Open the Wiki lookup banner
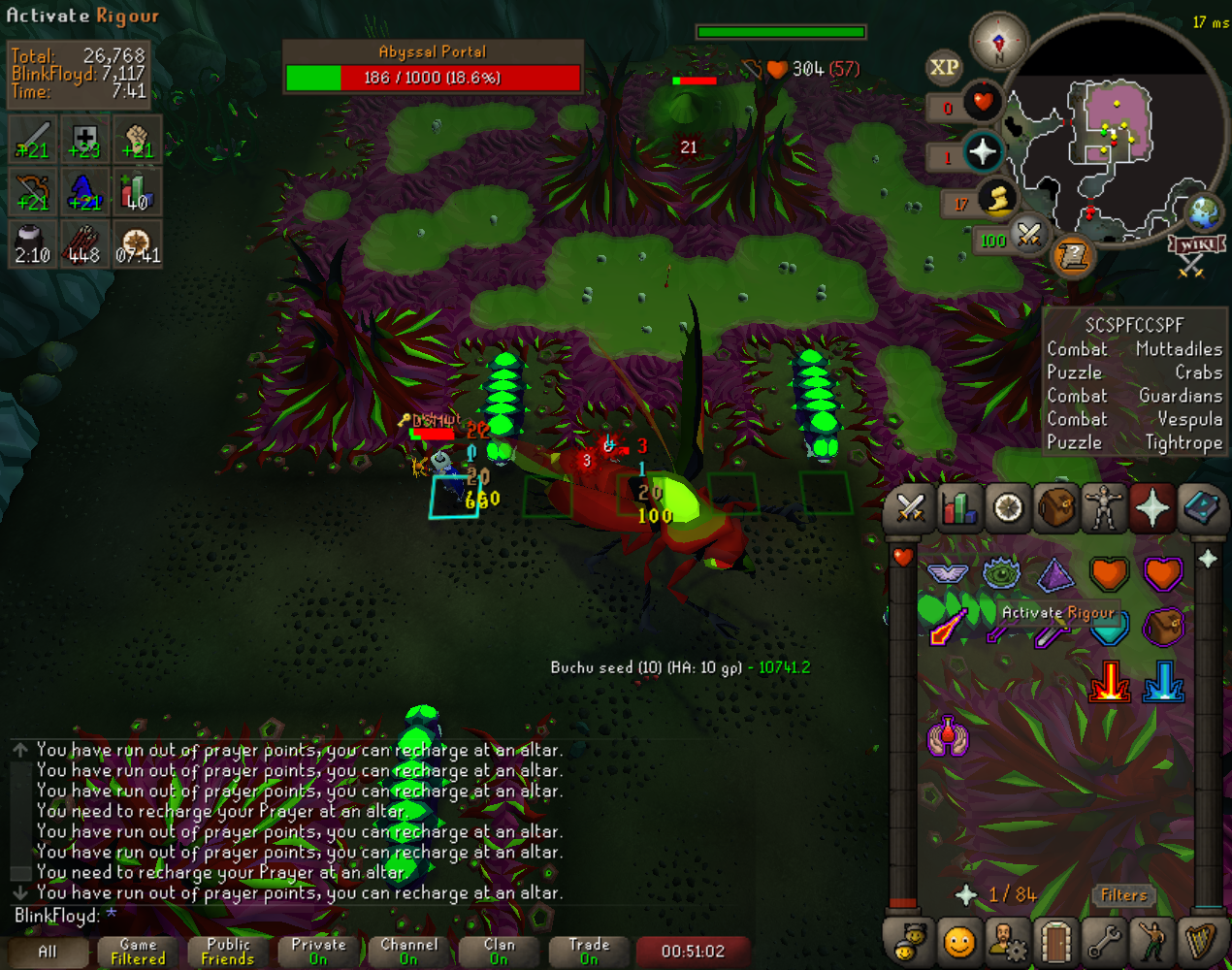Image resolution: width=1232 pixels, height=970 pixels. point(1195,244)
